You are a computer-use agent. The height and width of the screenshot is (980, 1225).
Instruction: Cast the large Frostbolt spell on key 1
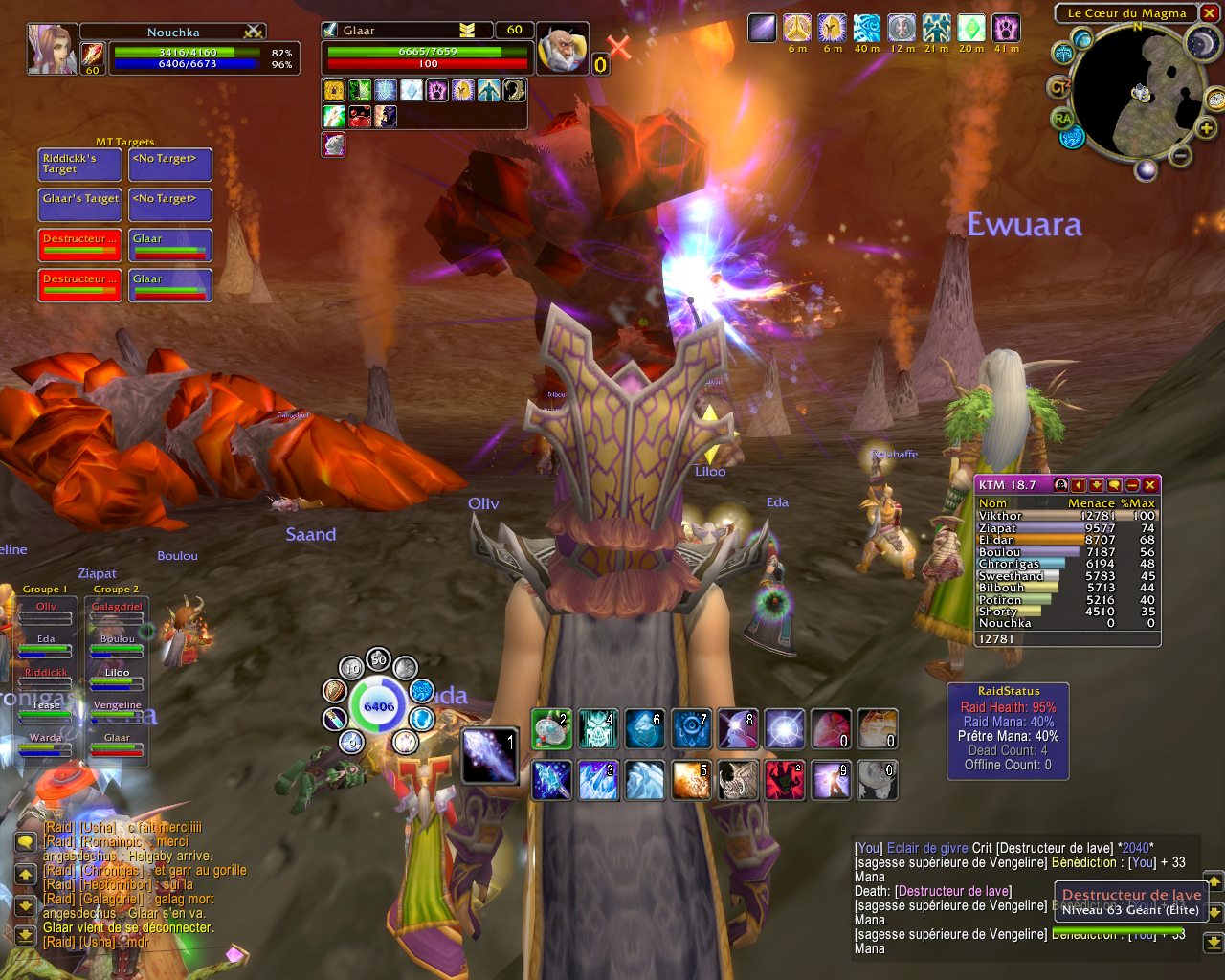click(x=489, y=755)
